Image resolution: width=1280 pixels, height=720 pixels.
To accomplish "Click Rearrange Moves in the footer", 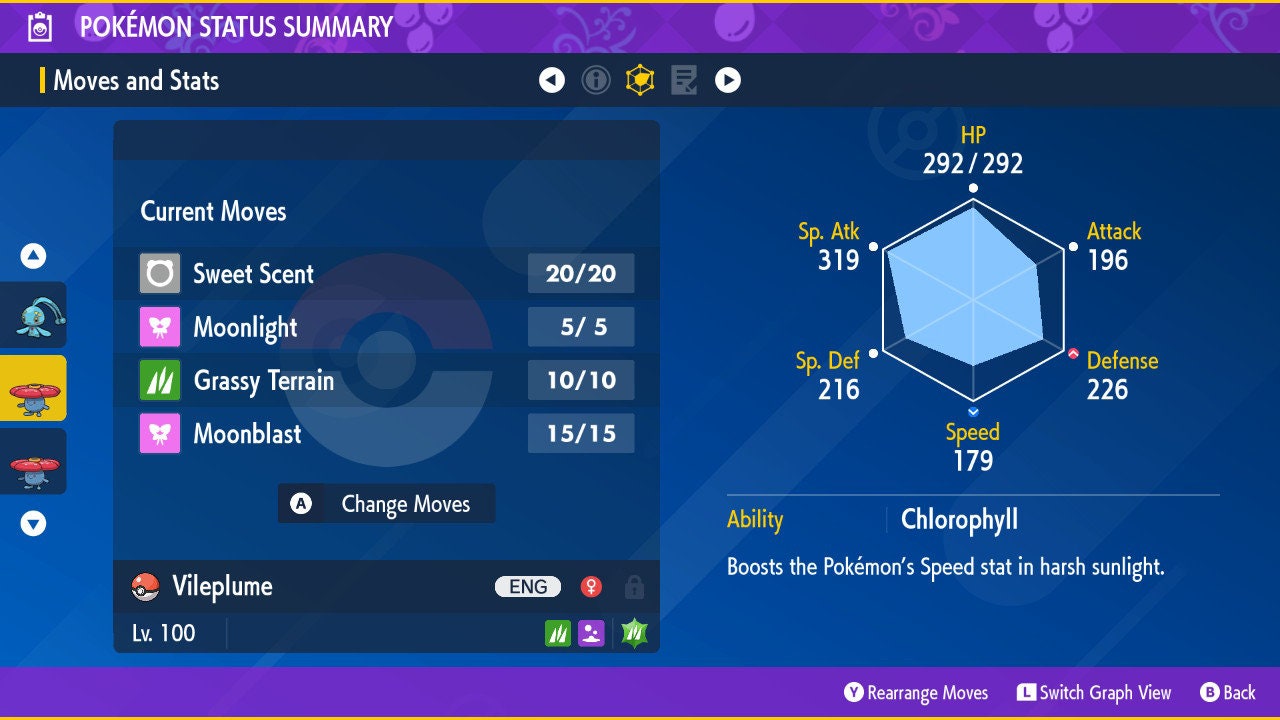I will (x=916, y=692).
